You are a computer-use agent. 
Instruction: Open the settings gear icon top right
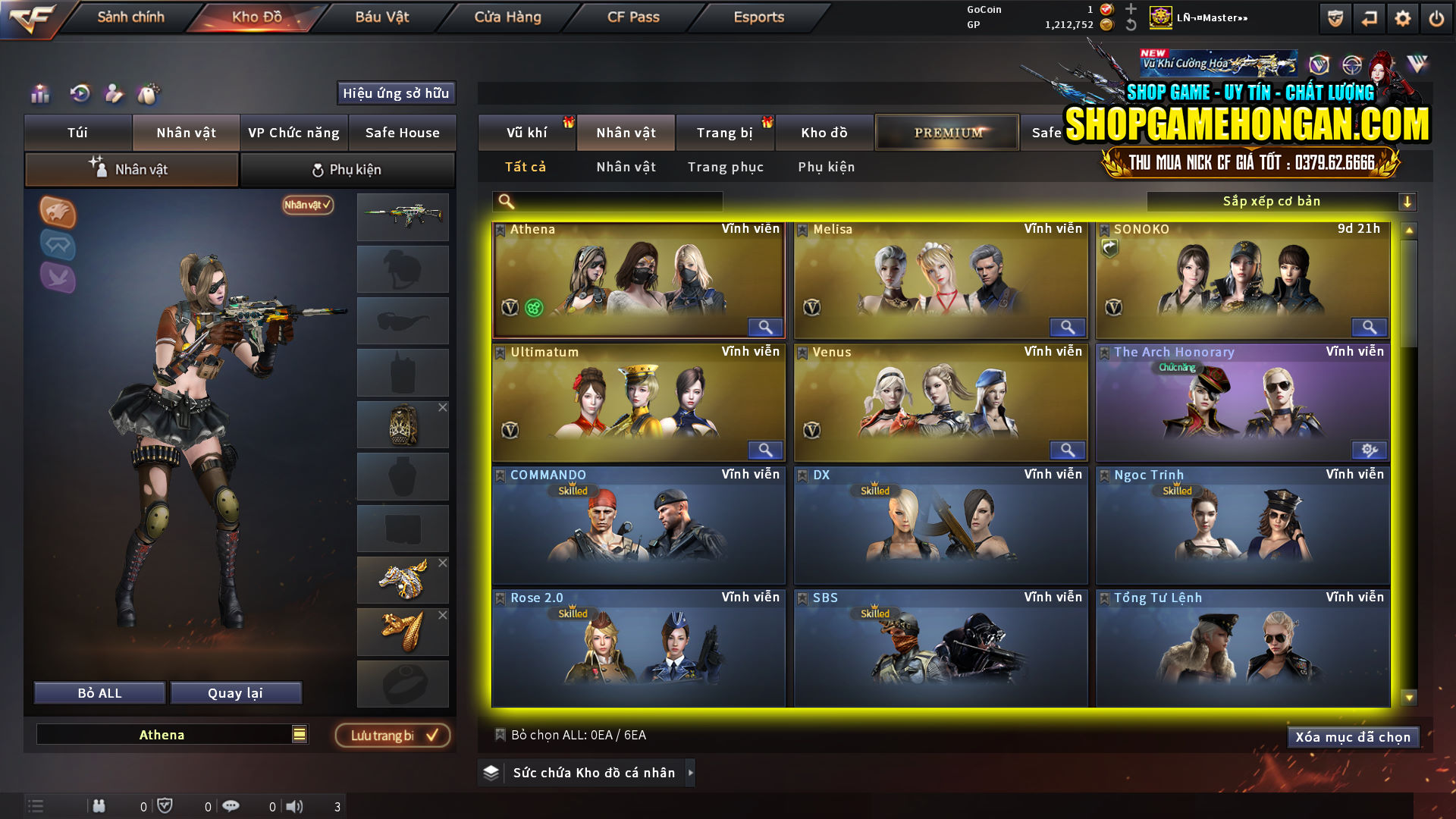pyautogui.click(x=1402, y=17)
